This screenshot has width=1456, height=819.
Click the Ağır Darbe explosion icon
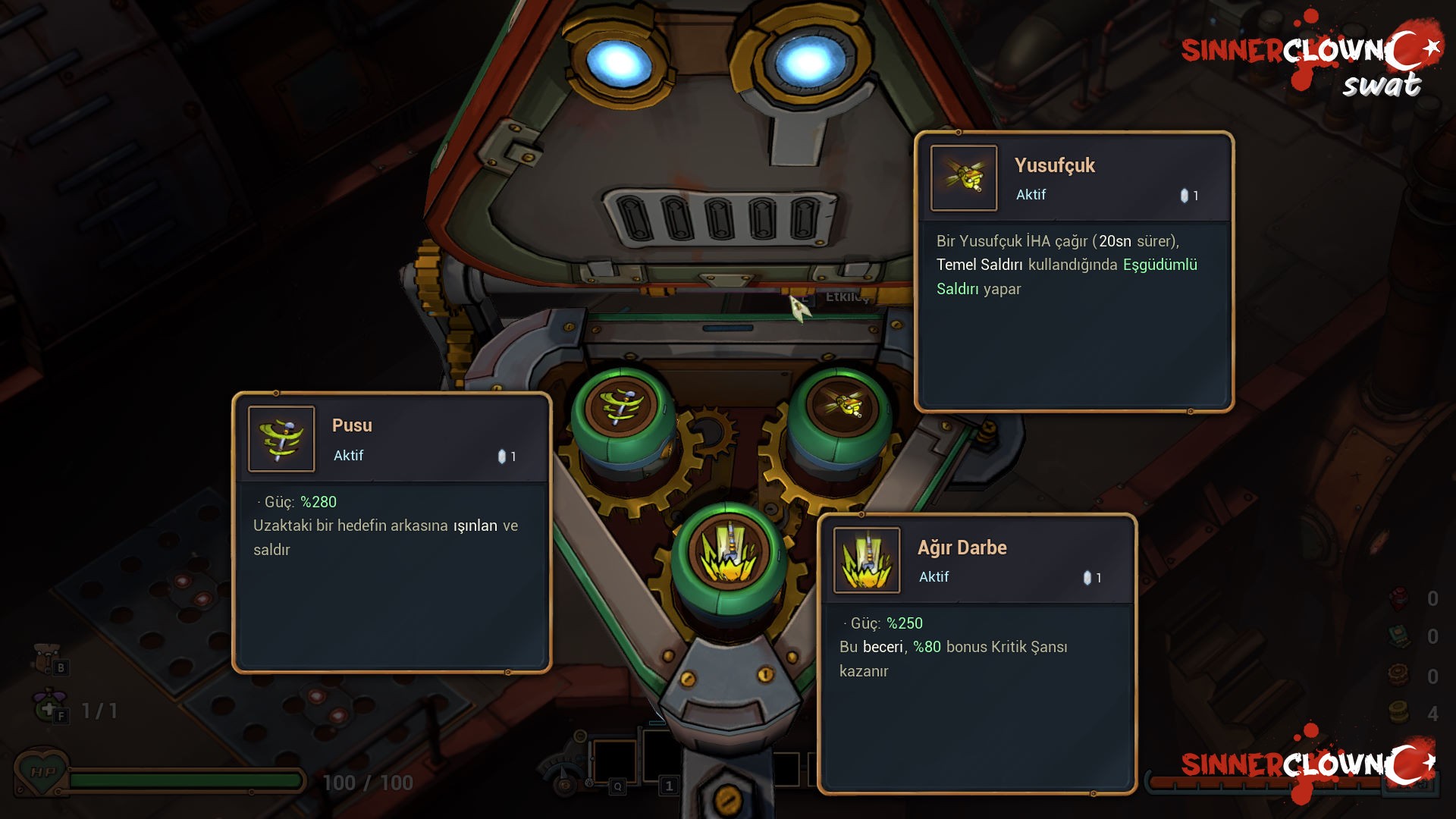[x=867, y=560]
